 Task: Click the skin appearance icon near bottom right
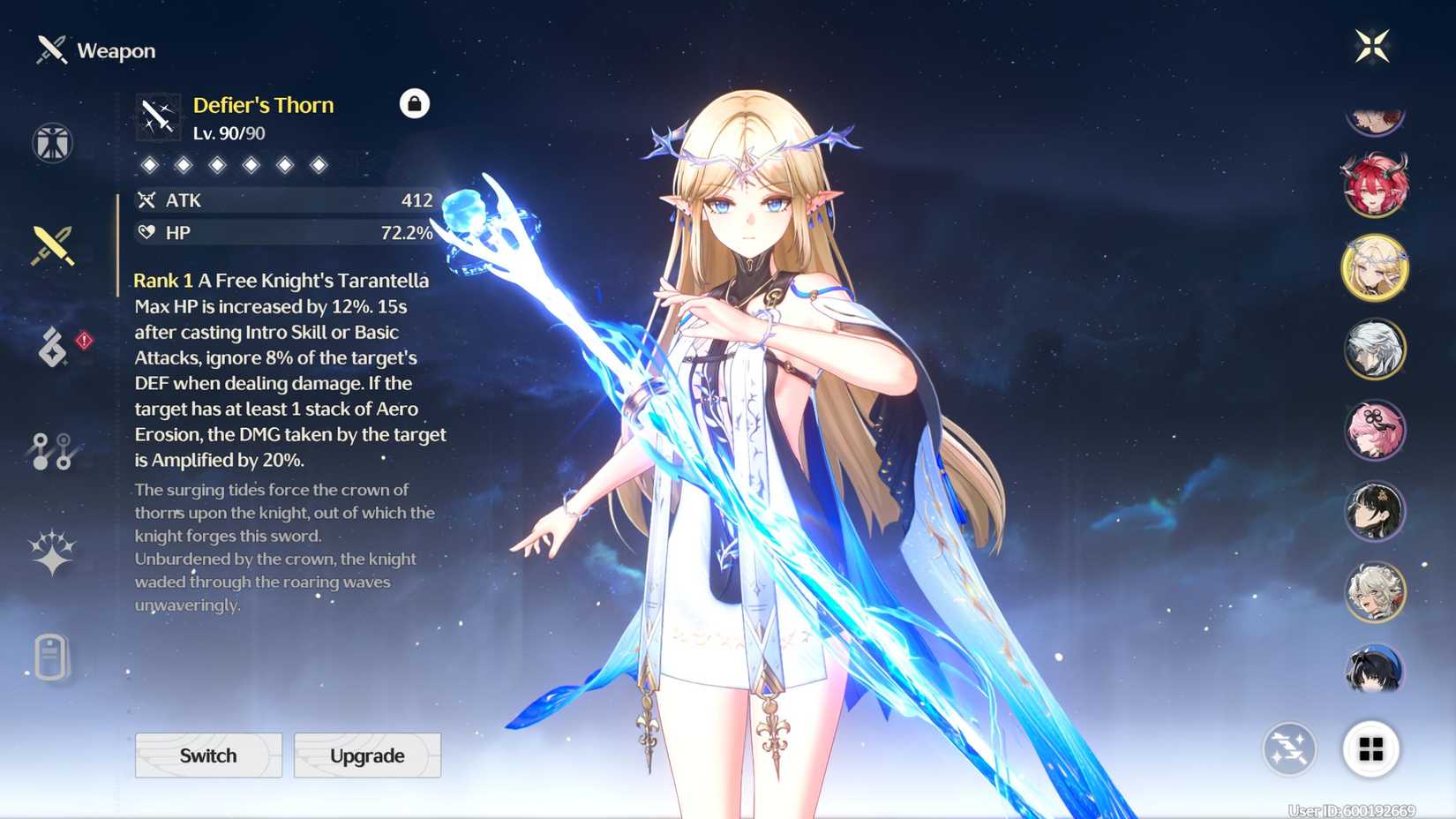[1289, 748]
